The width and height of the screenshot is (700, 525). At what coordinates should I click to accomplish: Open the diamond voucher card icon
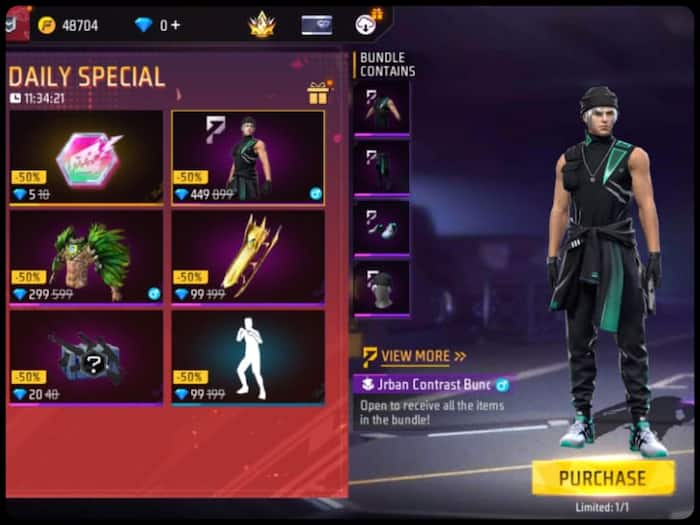point(317,25)
